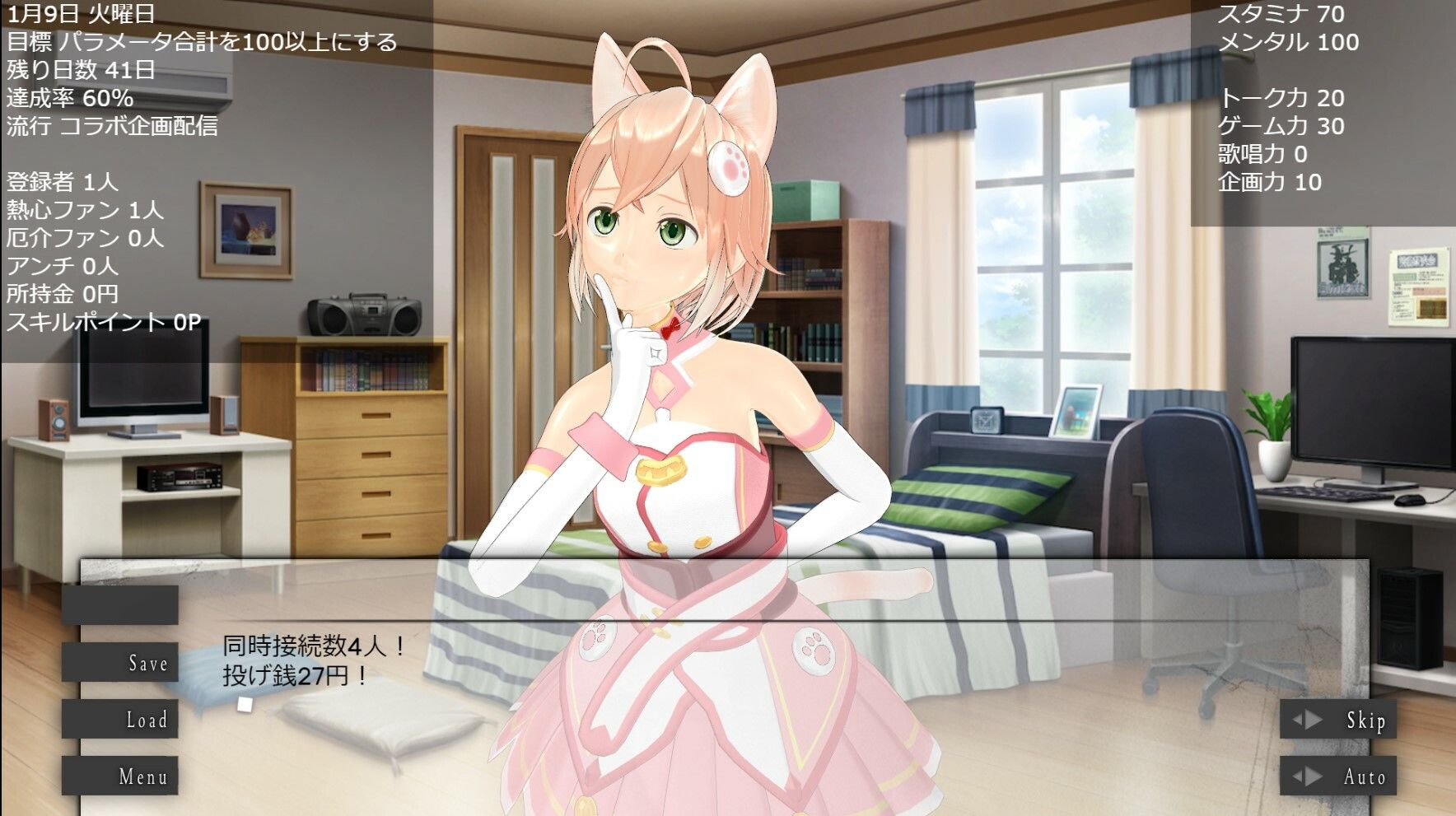Image resolution: width=1456 pixels, height=816 pixels.
Task: Turn on Auto text advance
Action: tap(1337, 776)
